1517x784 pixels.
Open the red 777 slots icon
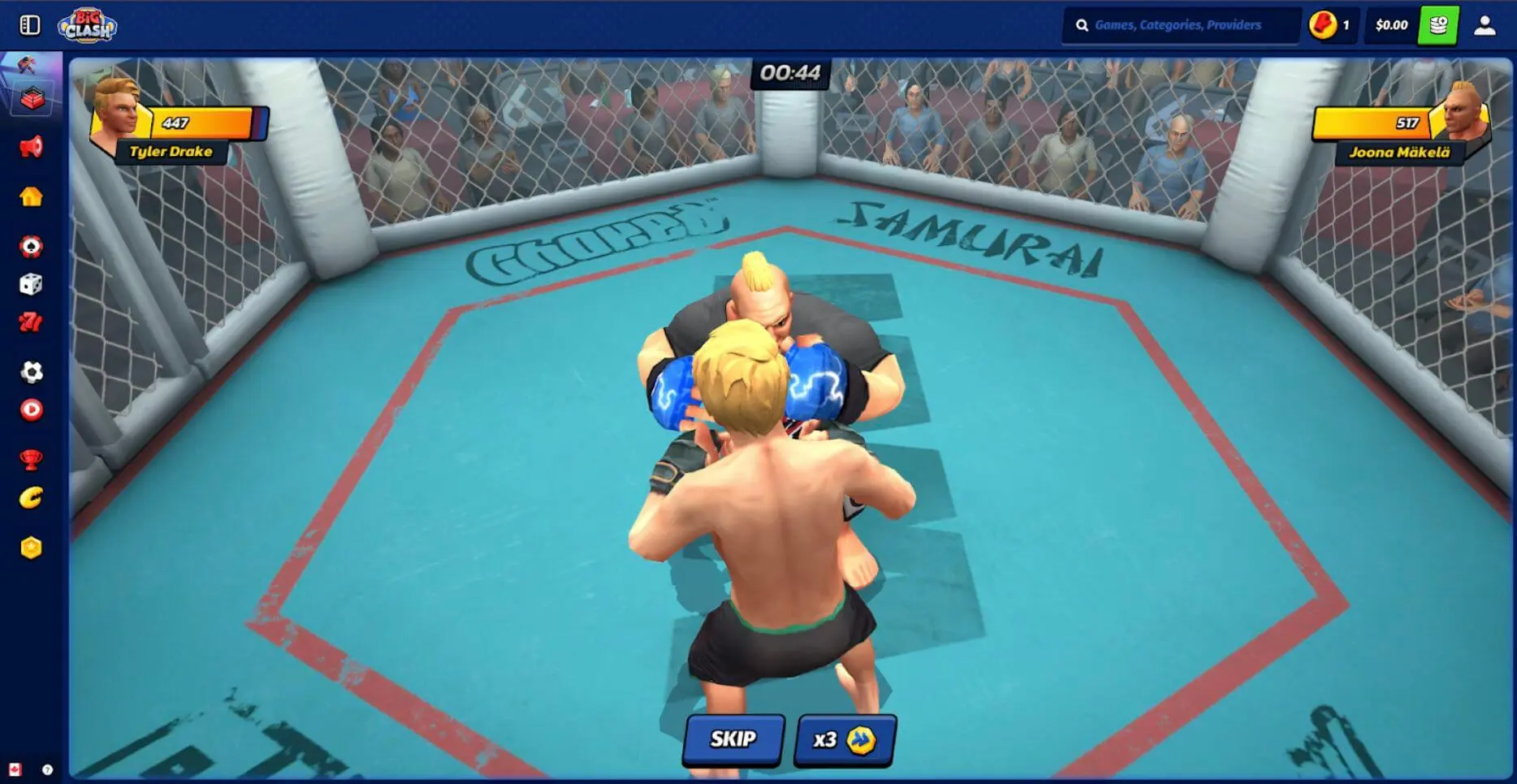coord(31,322)
